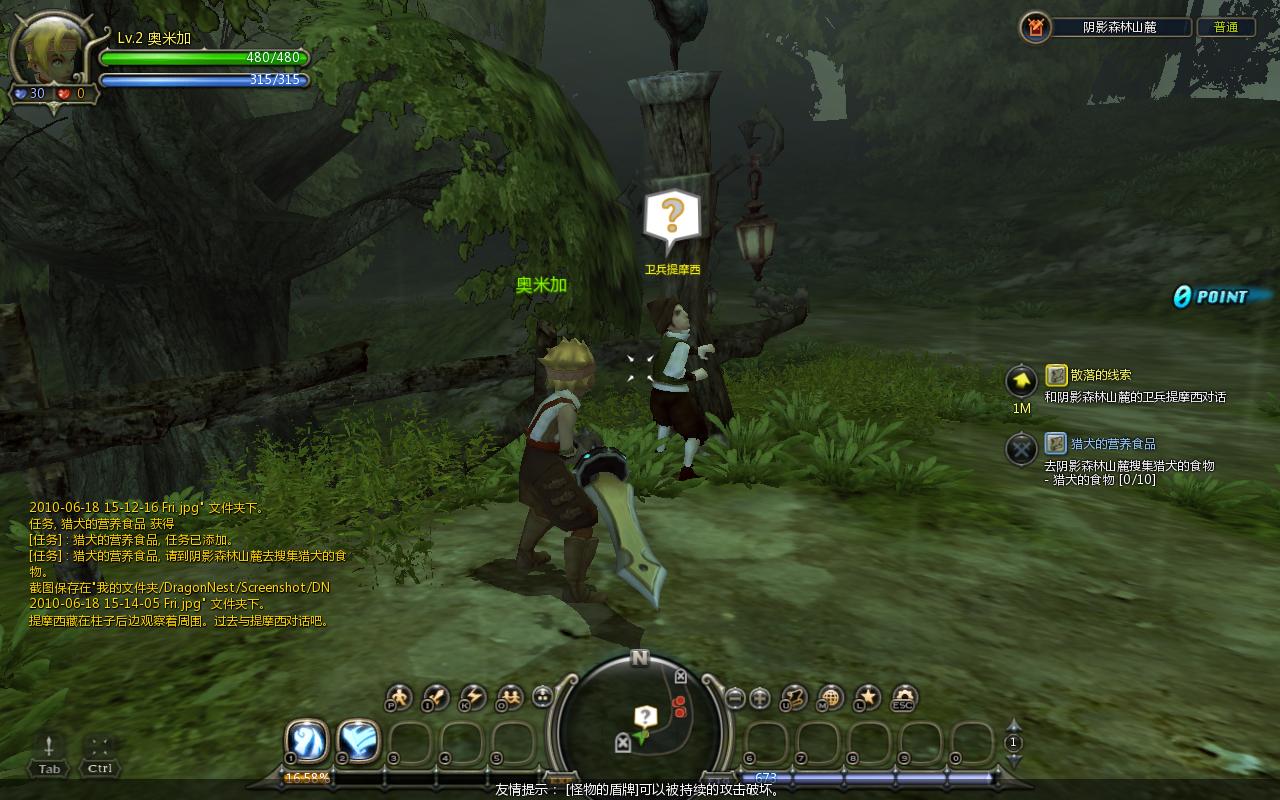Switch hotbar page with the up arrow
This screenshot has width=1280, height=800.
tap(1014, 726)
